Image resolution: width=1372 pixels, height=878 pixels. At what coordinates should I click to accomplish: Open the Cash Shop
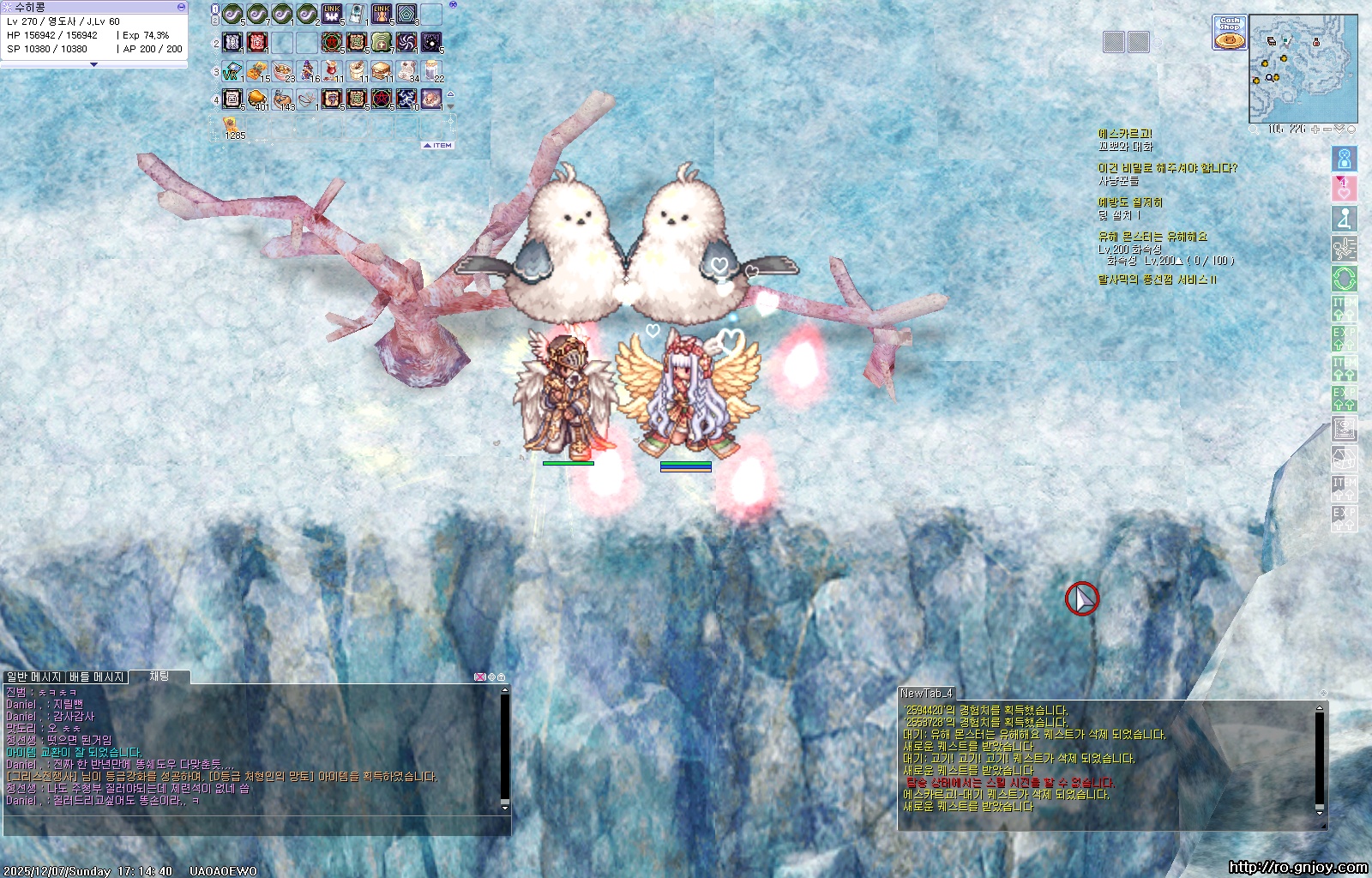pyautogui.click(x=1230, y=33)
